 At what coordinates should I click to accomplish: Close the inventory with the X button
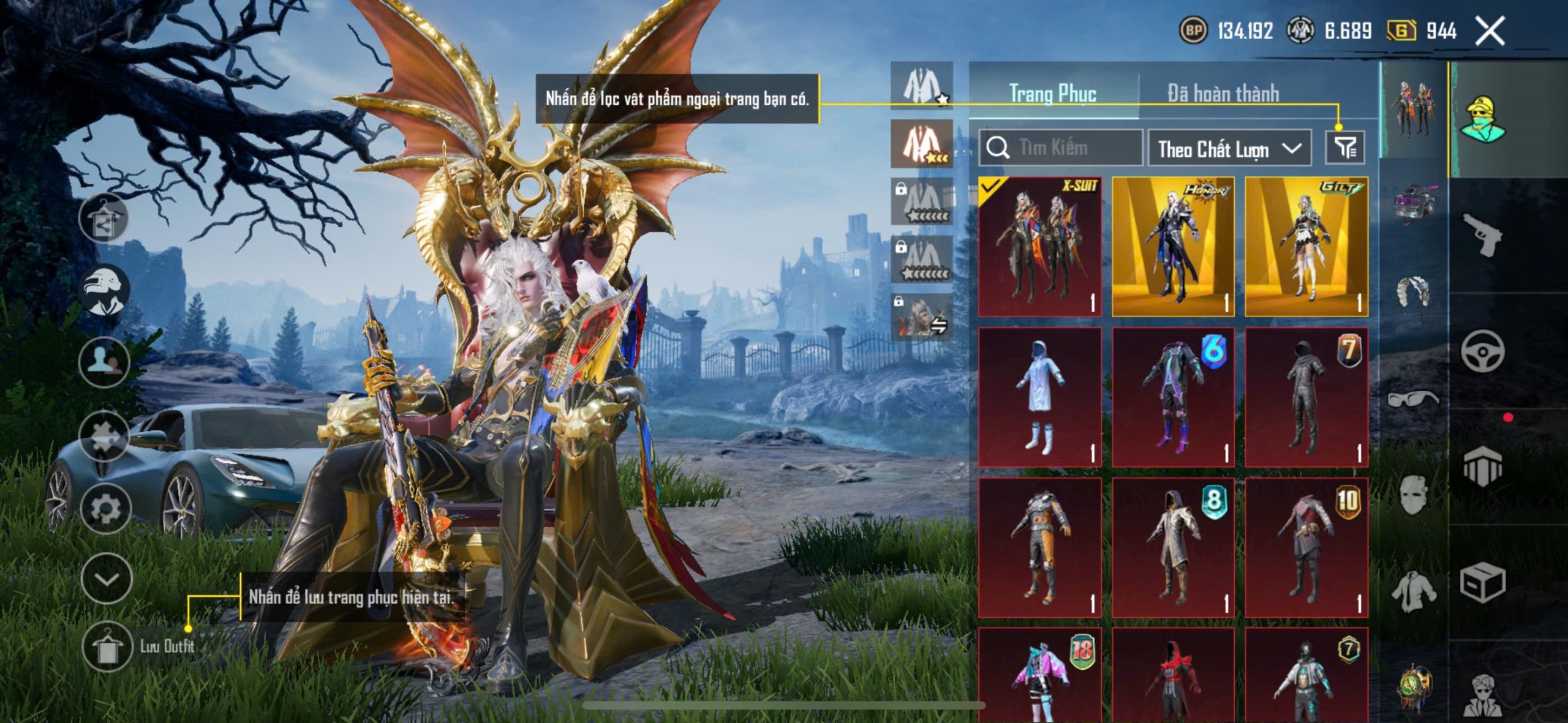[x=1490, y=31]
